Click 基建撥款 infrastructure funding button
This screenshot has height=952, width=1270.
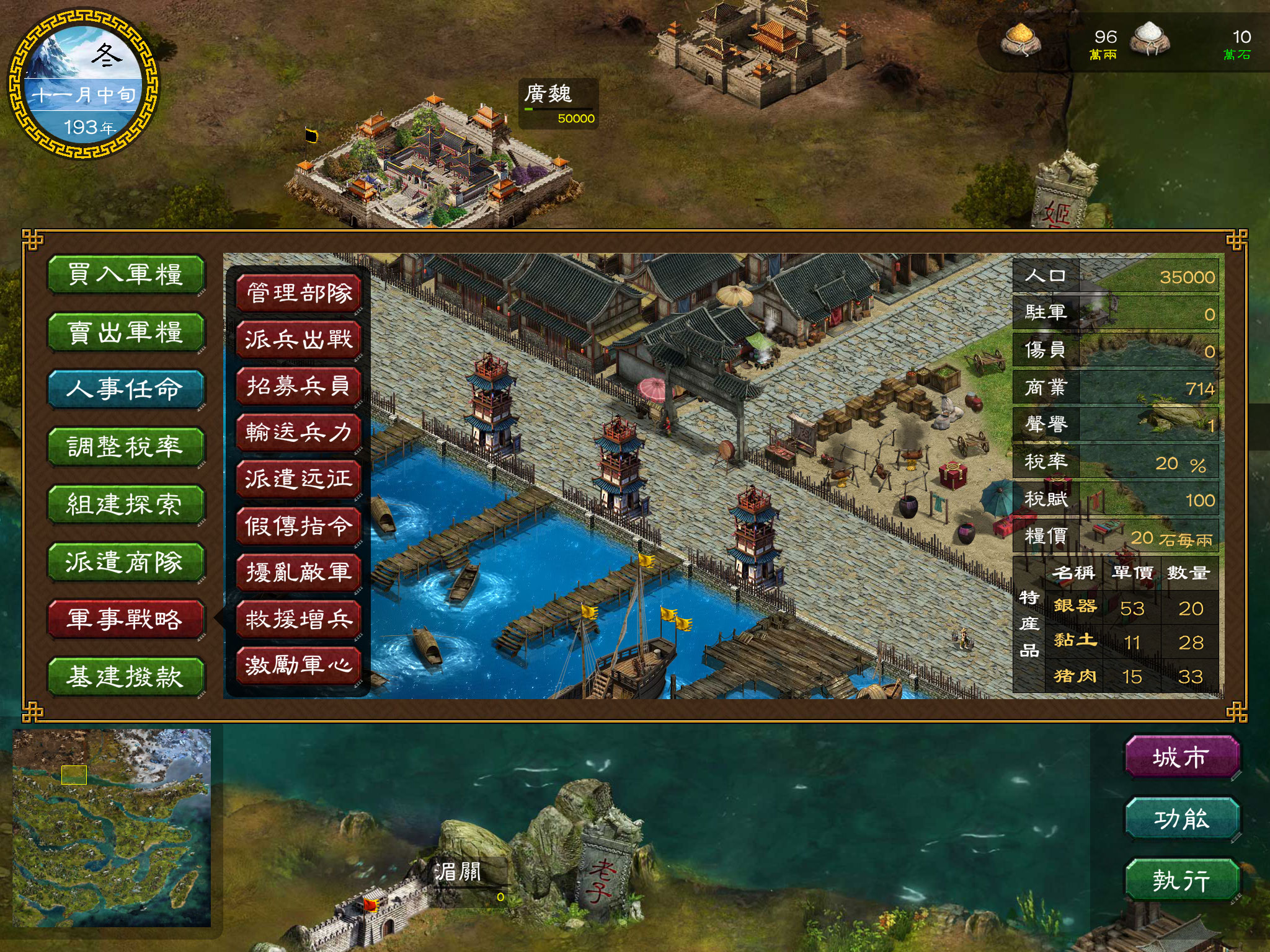point(126,676)
